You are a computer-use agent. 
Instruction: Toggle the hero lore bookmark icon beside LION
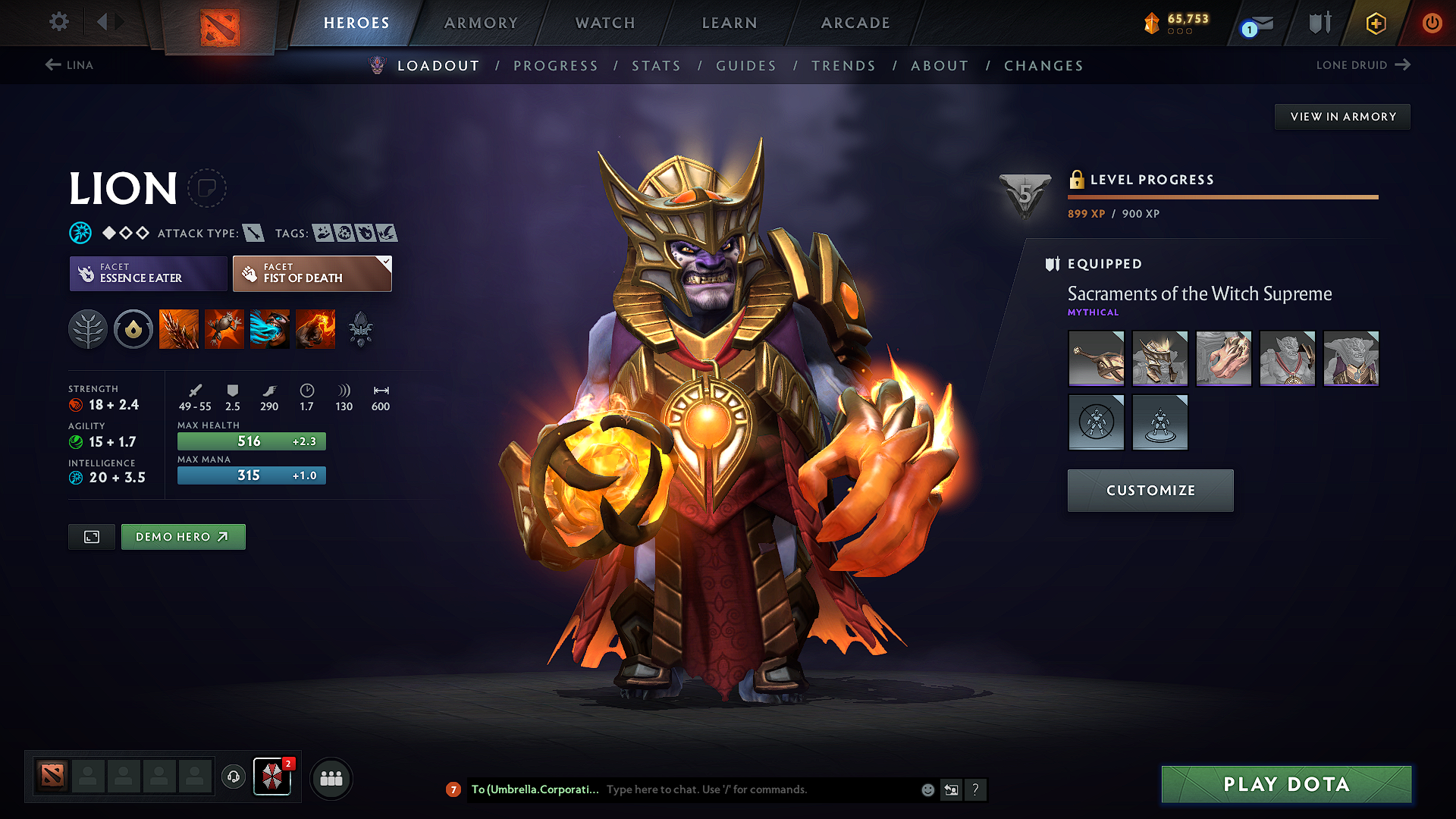coord(207,188)
